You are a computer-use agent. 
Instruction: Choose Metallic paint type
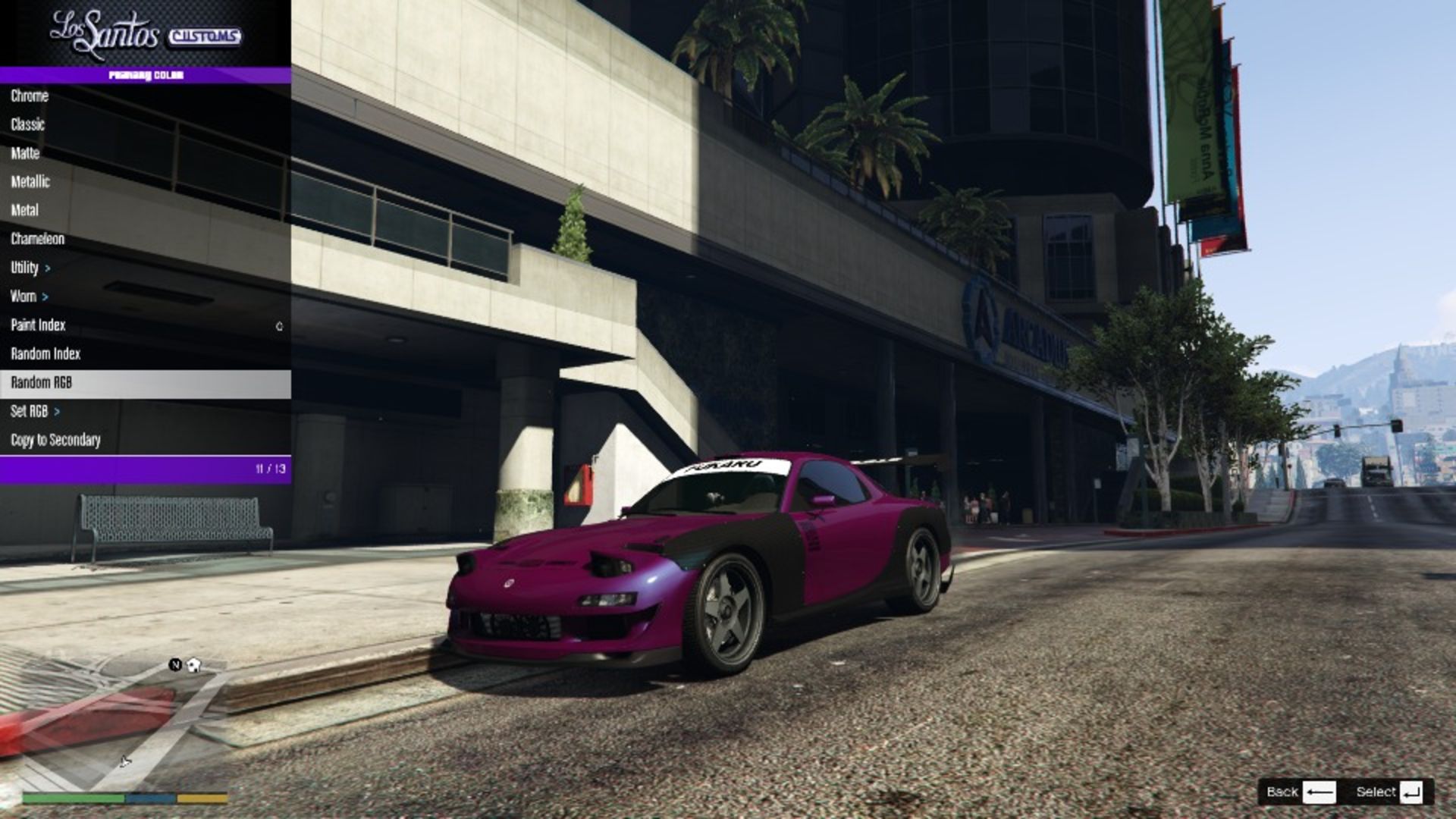tap(31, 182)
